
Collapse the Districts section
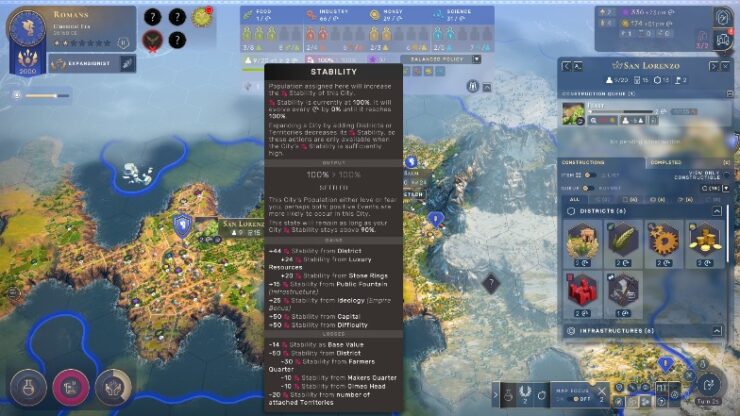716,211
